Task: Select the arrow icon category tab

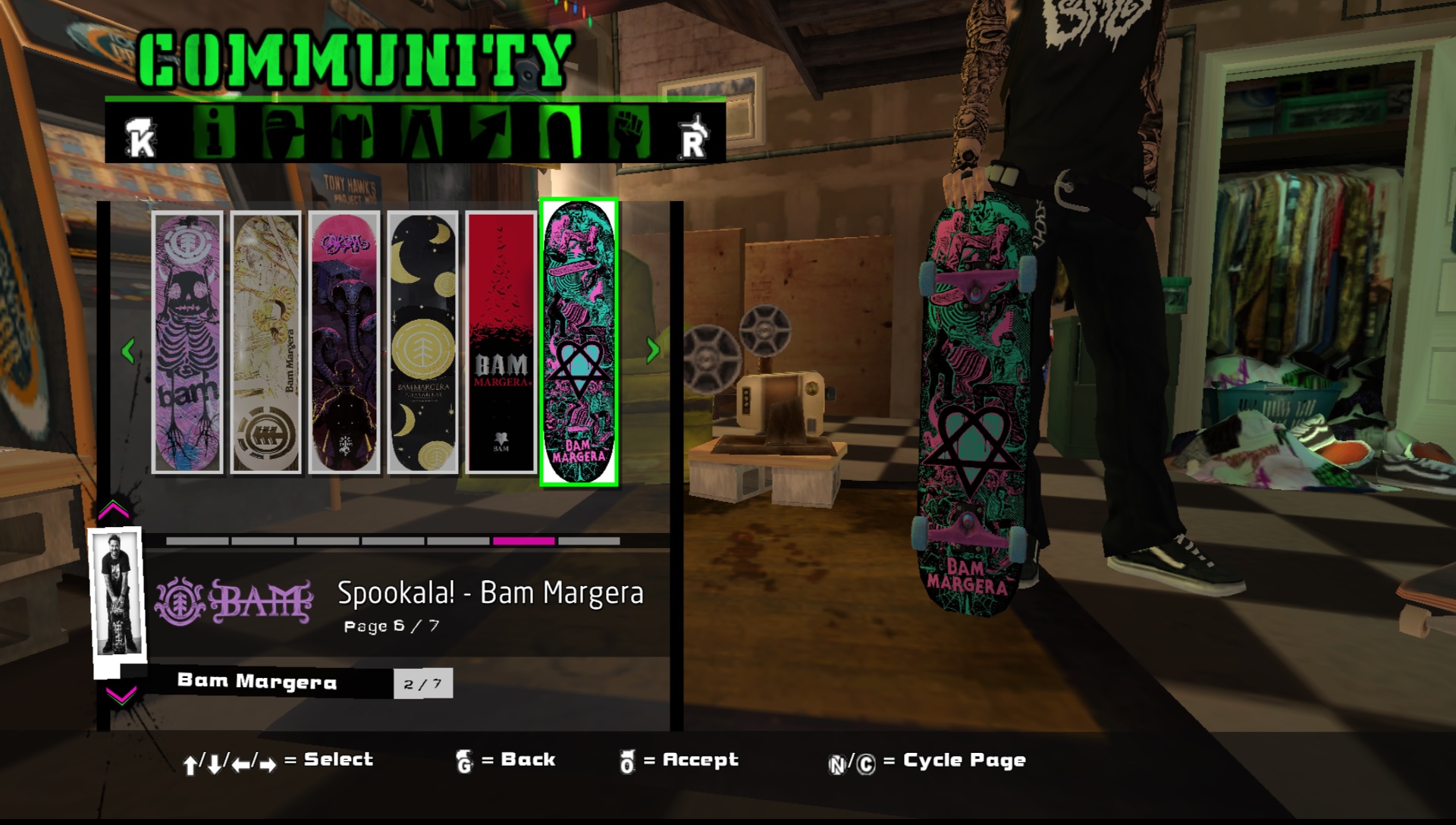Action: (491, 132)
